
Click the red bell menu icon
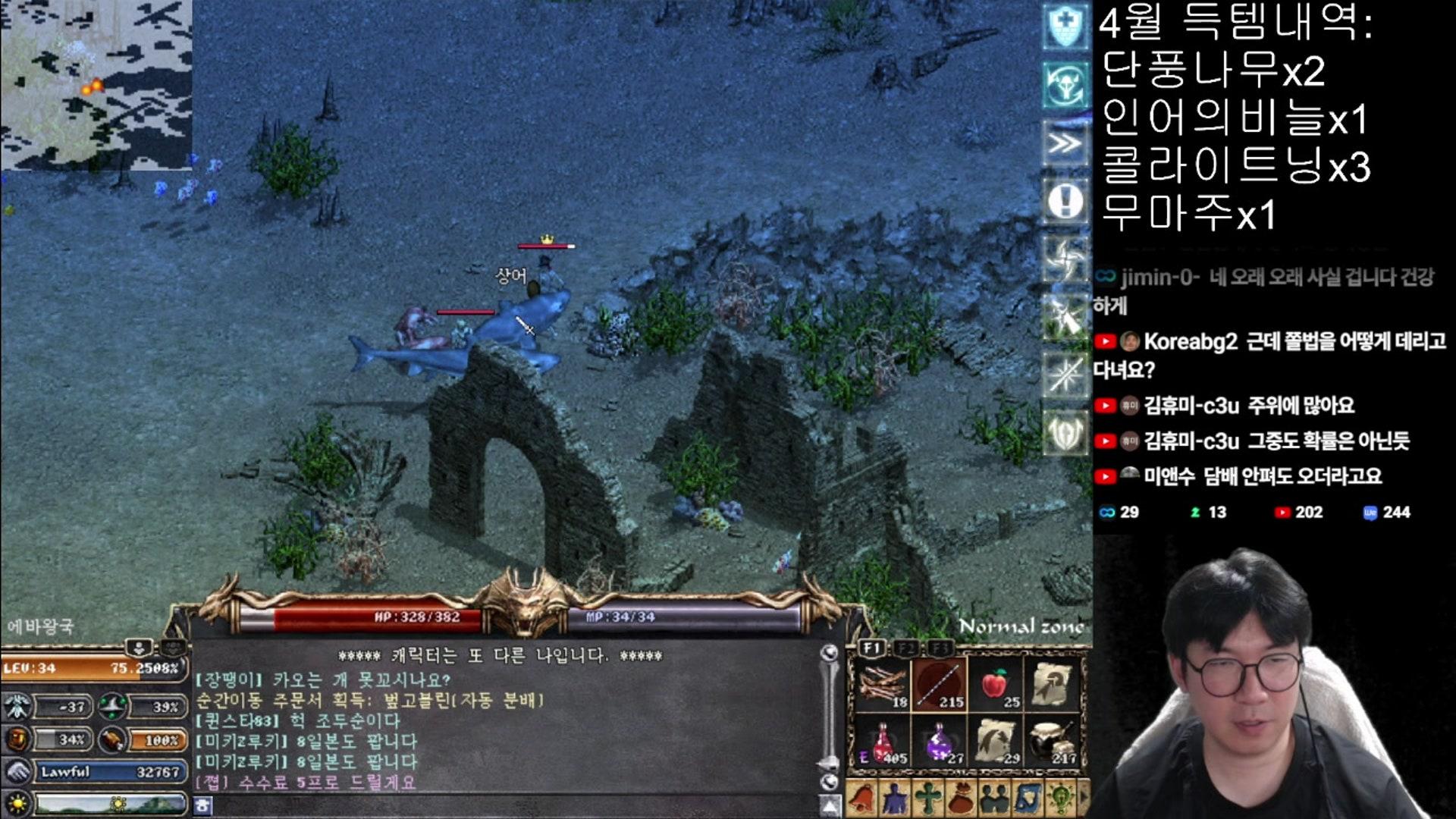[861, 799]
